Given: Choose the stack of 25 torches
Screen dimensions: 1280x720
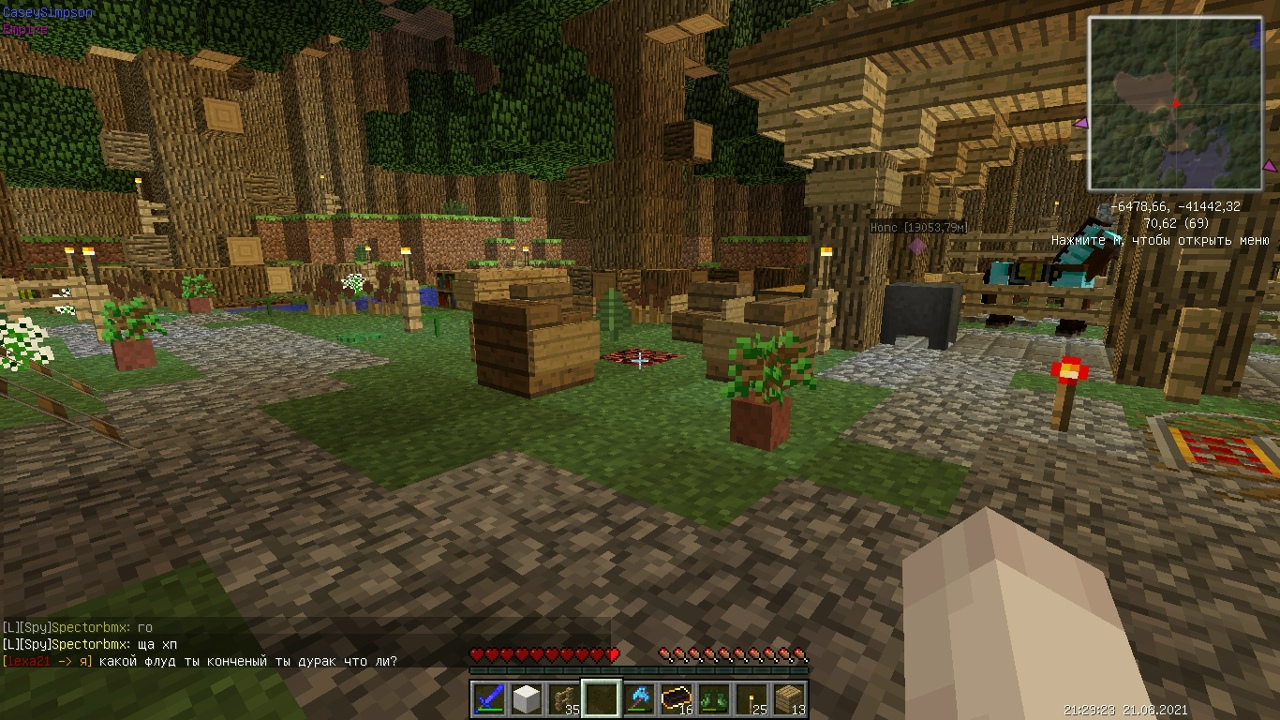Looking at the screenshot, I should point(752,698).
